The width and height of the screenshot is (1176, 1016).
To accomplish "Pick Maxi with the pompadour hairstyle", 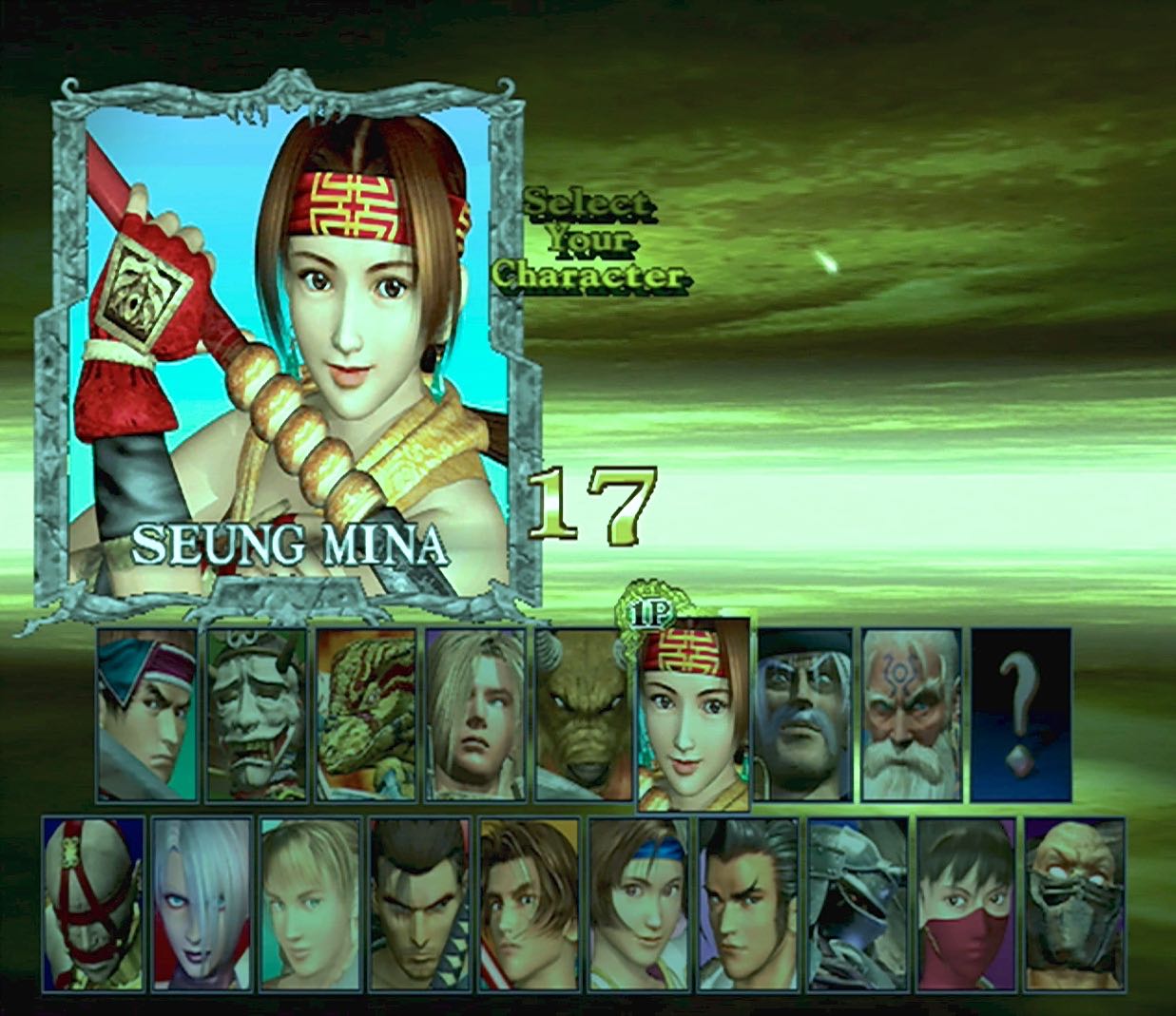I will click(748, 903).
